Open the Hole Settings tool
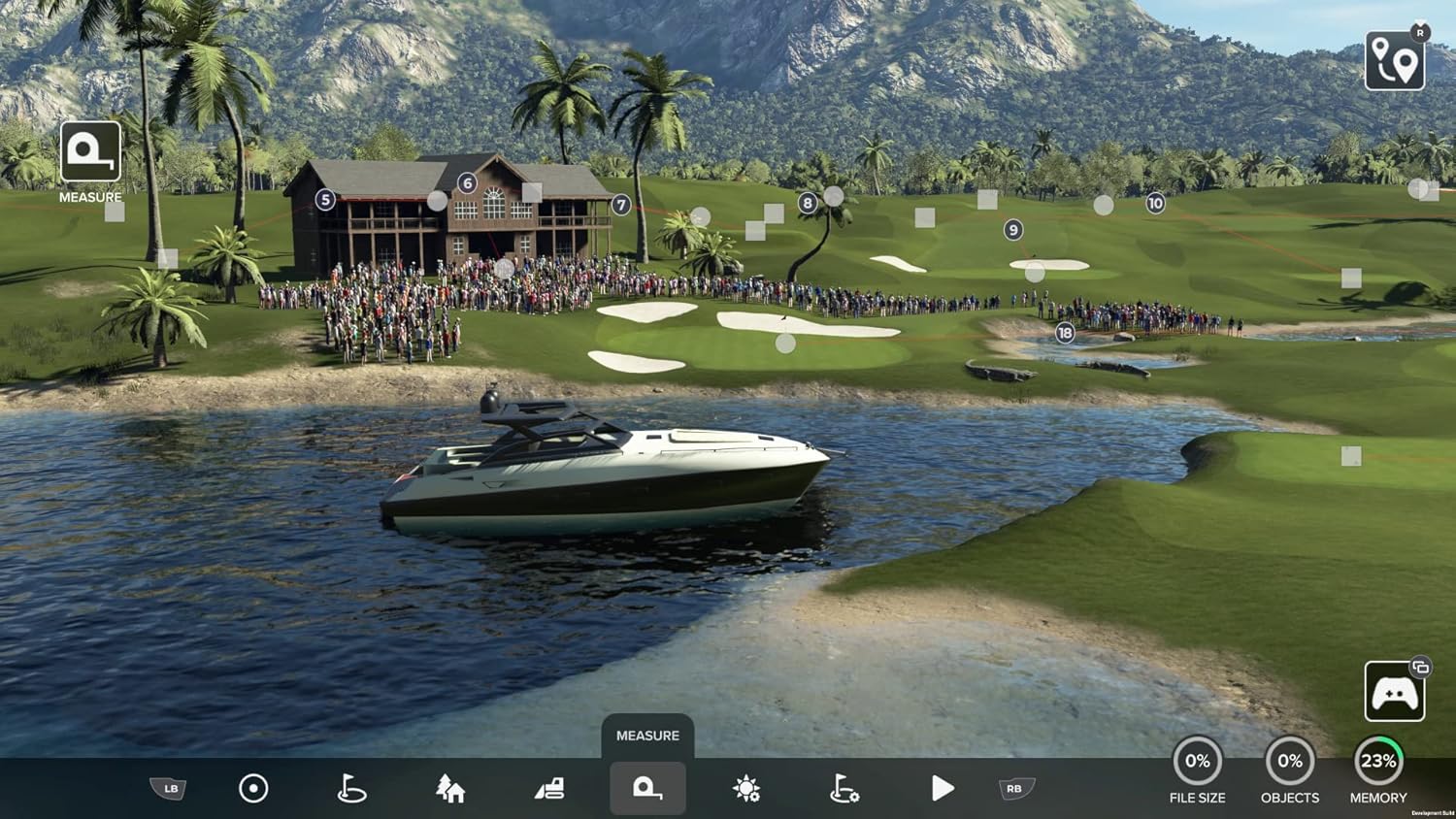This screenshot has height=819, width=1456. pyautogui.click(x=844, y=789)
